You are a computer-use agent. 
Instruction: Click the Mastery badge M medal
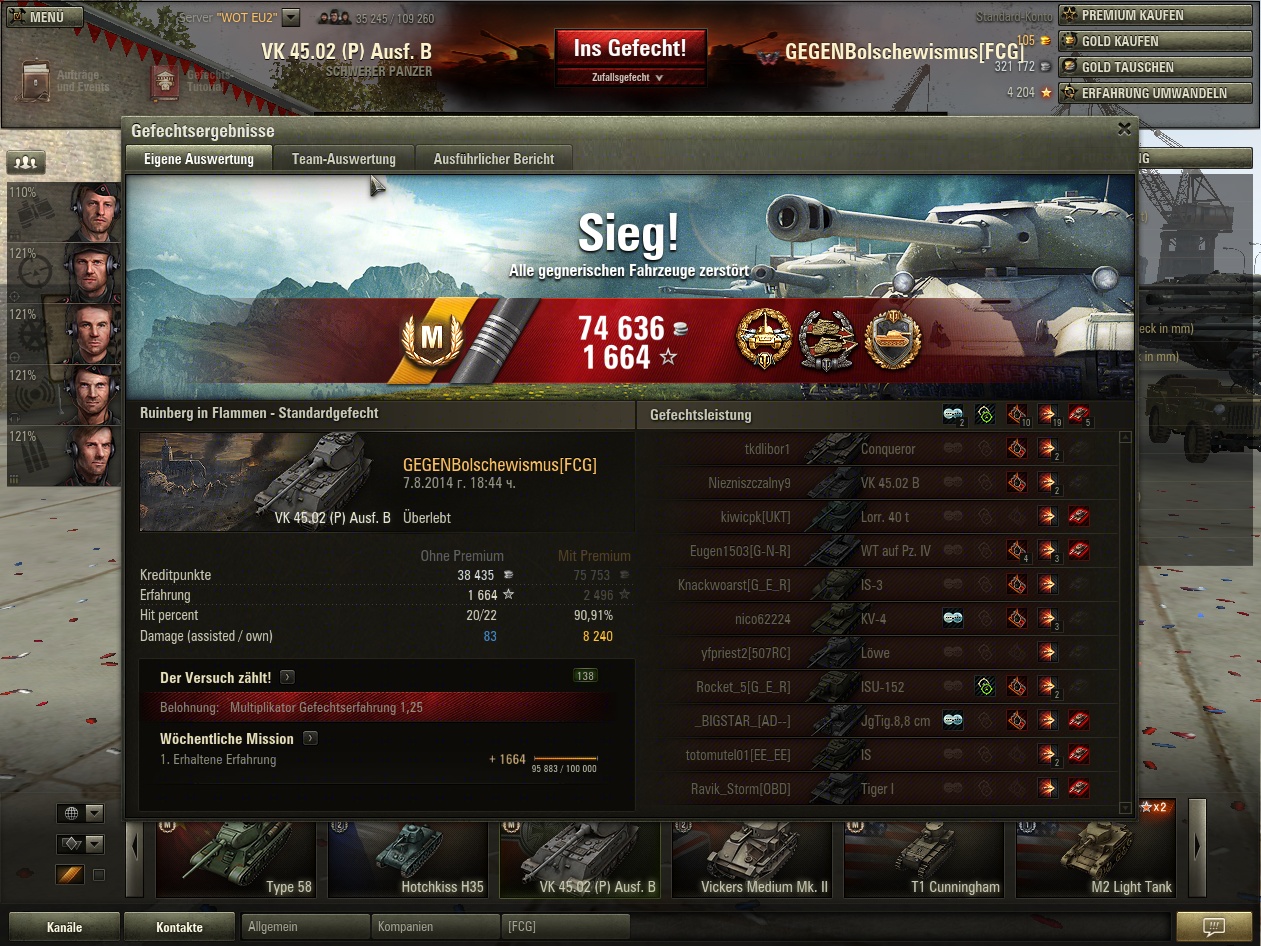[431, 338]
